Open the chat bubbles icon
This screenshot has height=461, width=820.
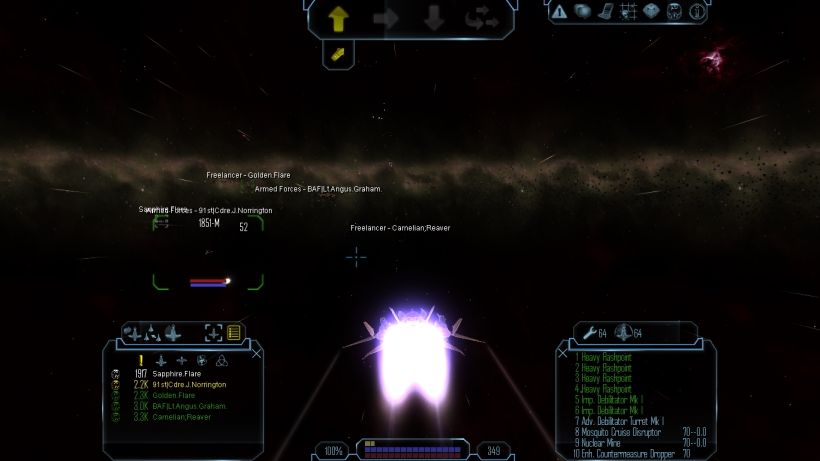582,12
